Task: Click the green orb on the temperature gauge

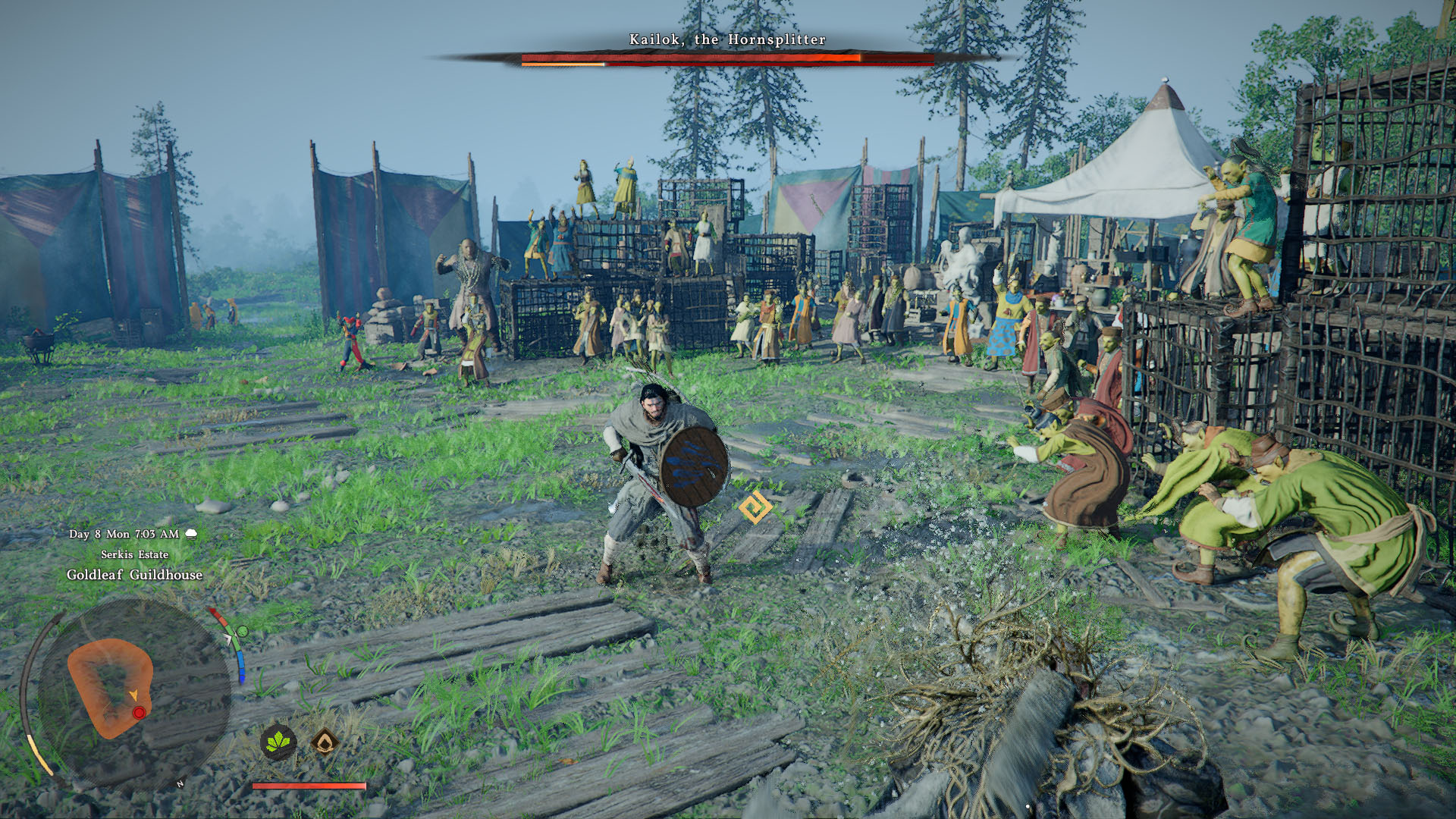Action: 243,631
